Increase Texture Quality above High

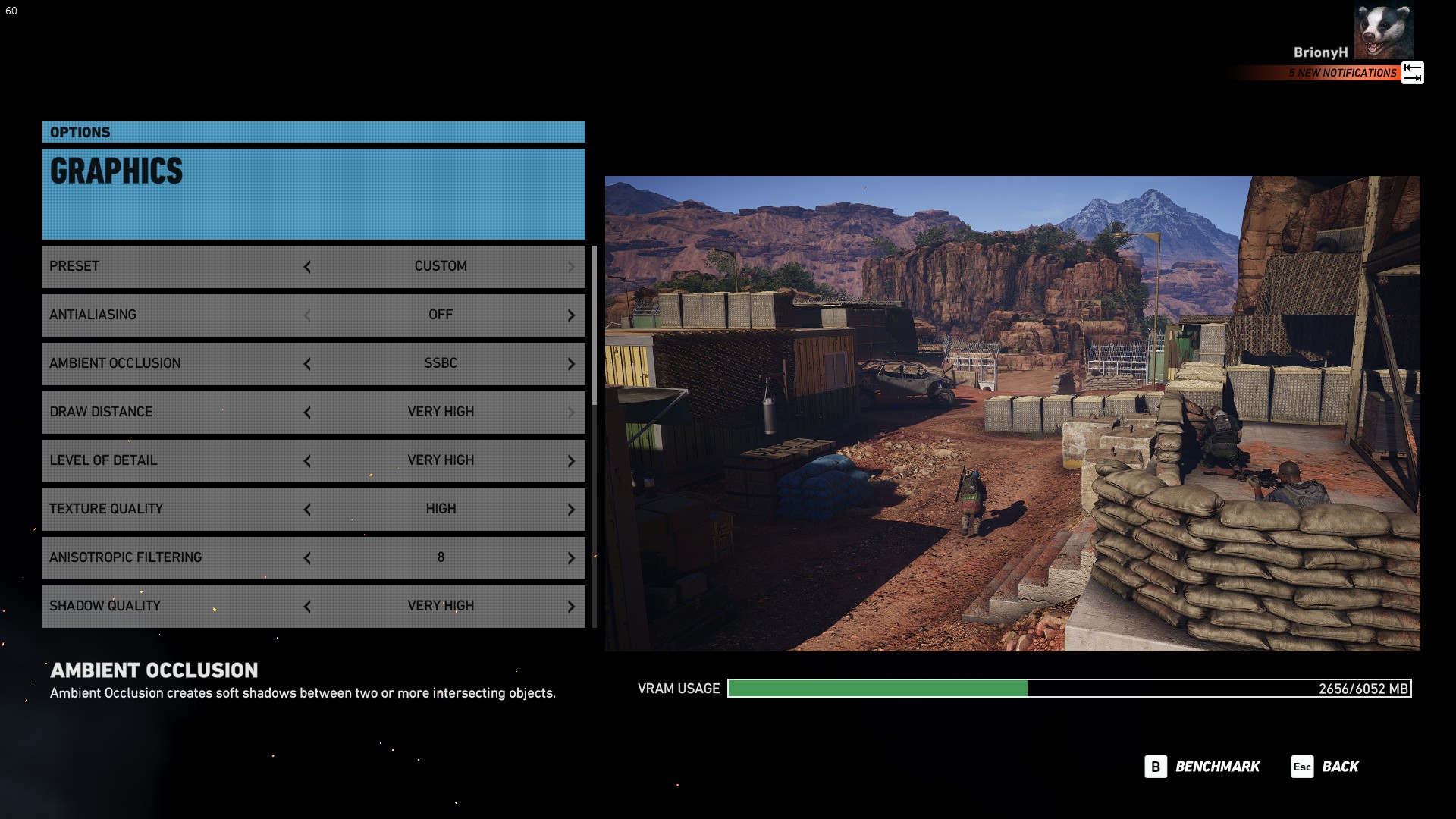click(571, 510)
